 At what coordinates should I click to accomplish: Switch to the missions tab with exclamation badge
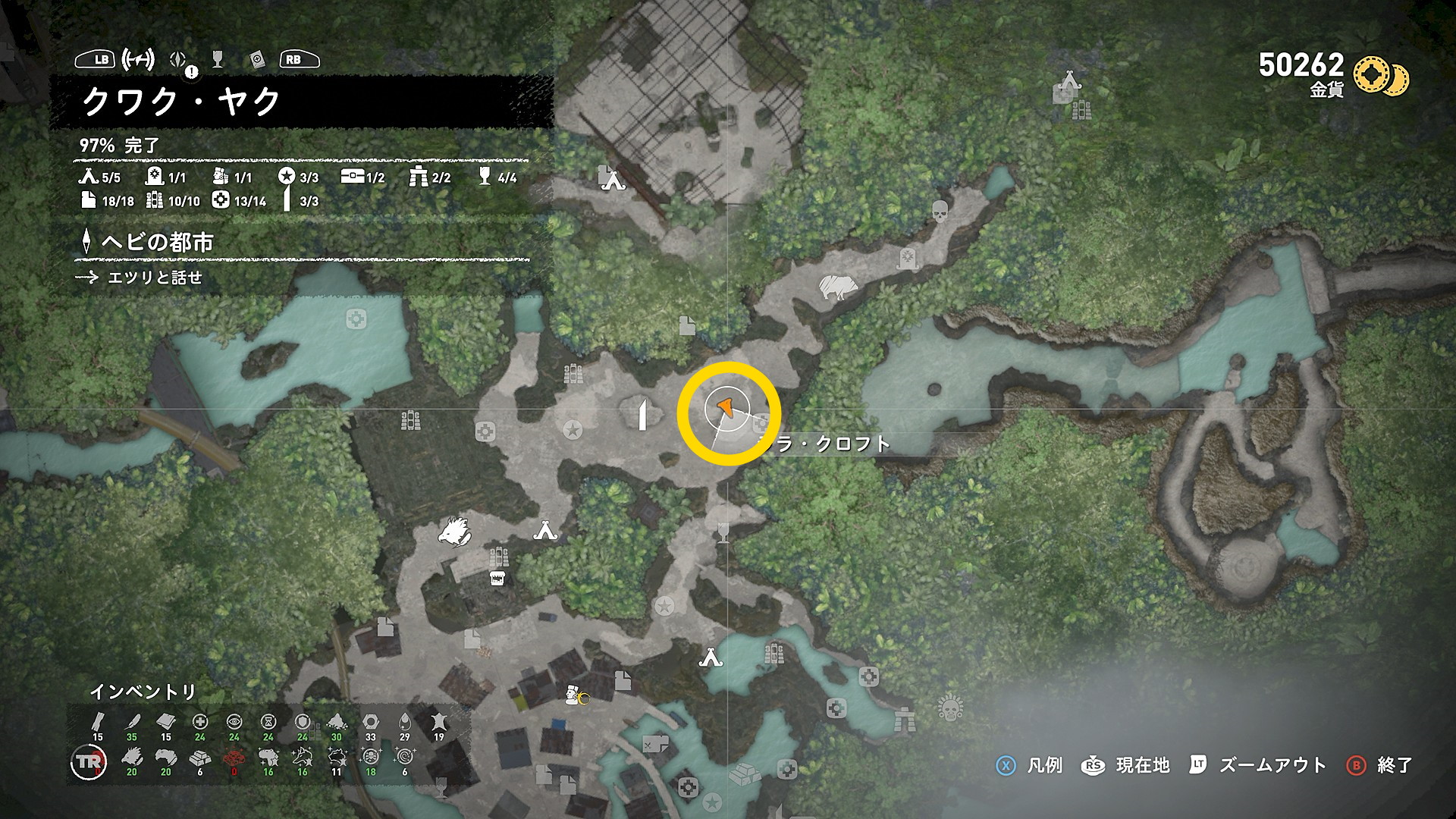(x=180, y=61)
